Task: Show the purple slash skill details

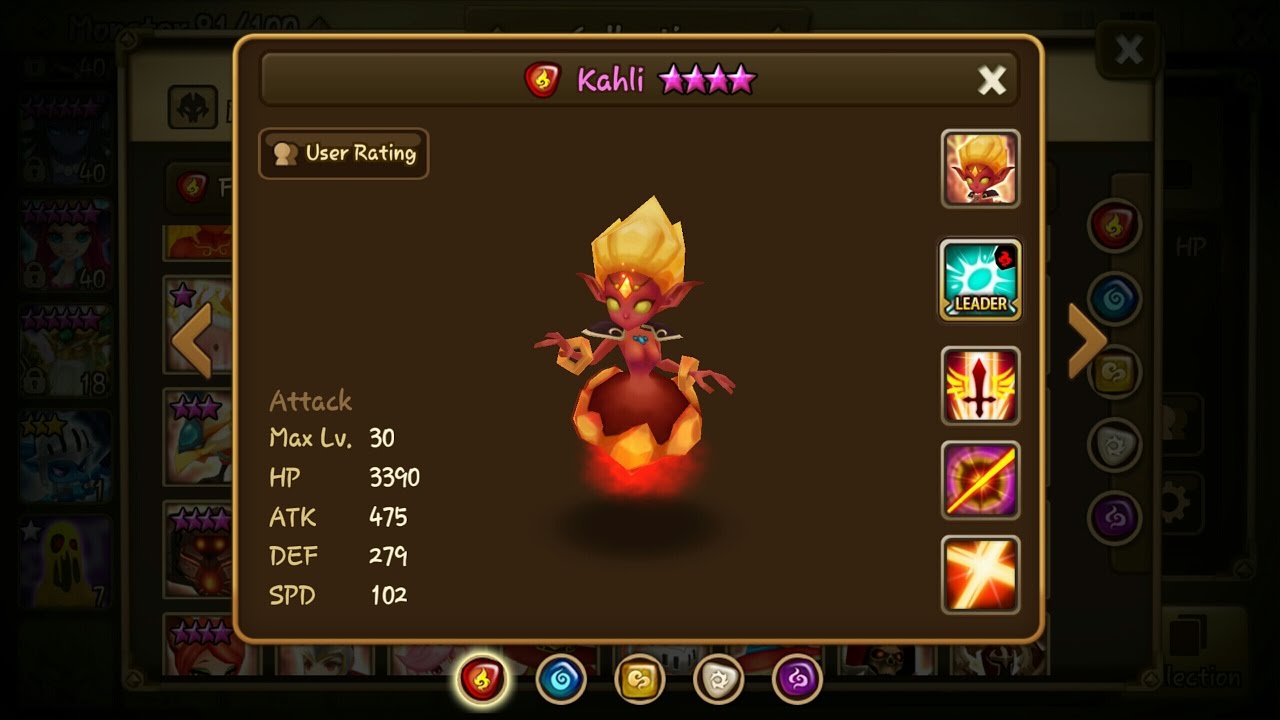Action: pyautogui.click(x=980, y=480)
